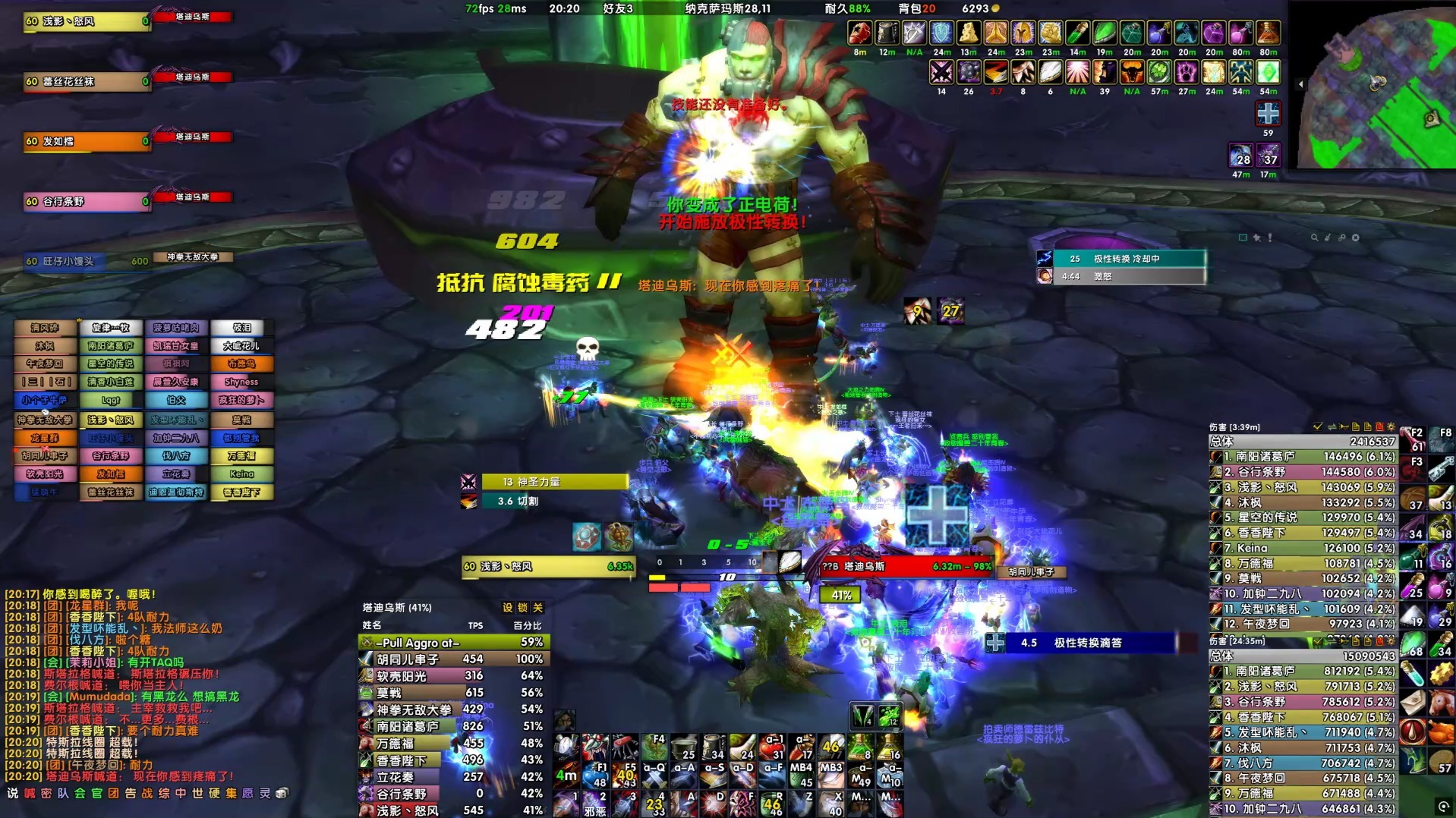The image size is (1456, 818).
Task: Choose 沐枫 in the raid frames
Action: [x=45, y=346]
